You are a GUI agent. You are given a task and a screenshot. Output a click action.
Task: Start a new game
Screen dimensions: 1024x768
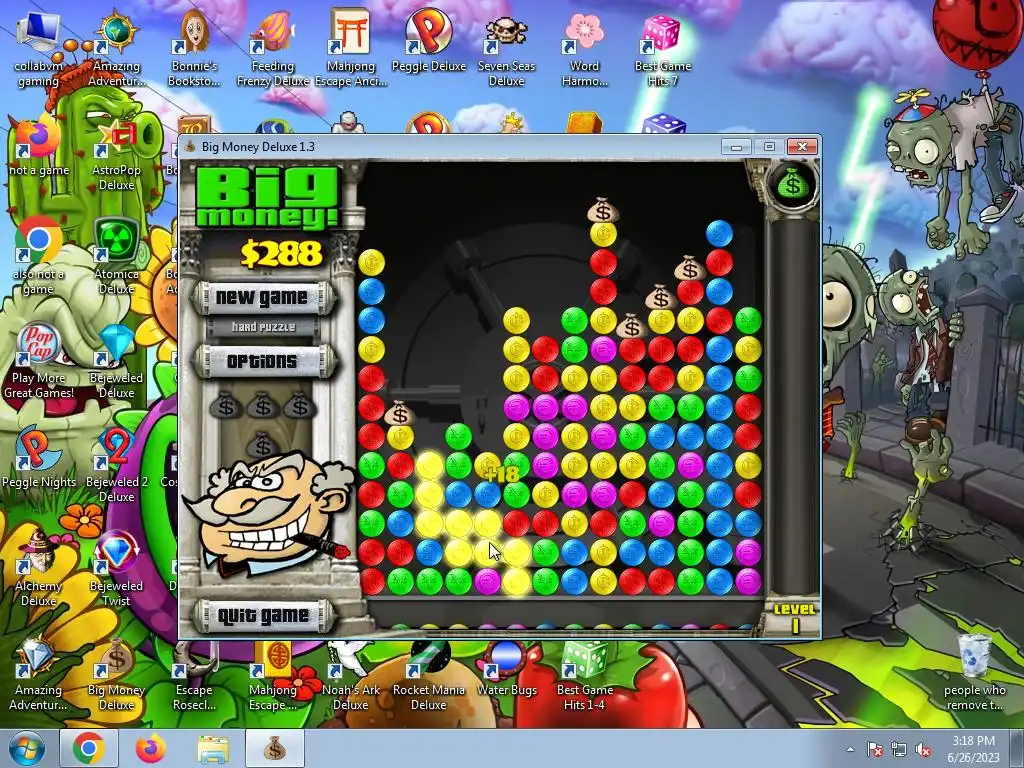pyautogui.click(x=262, y=297)
